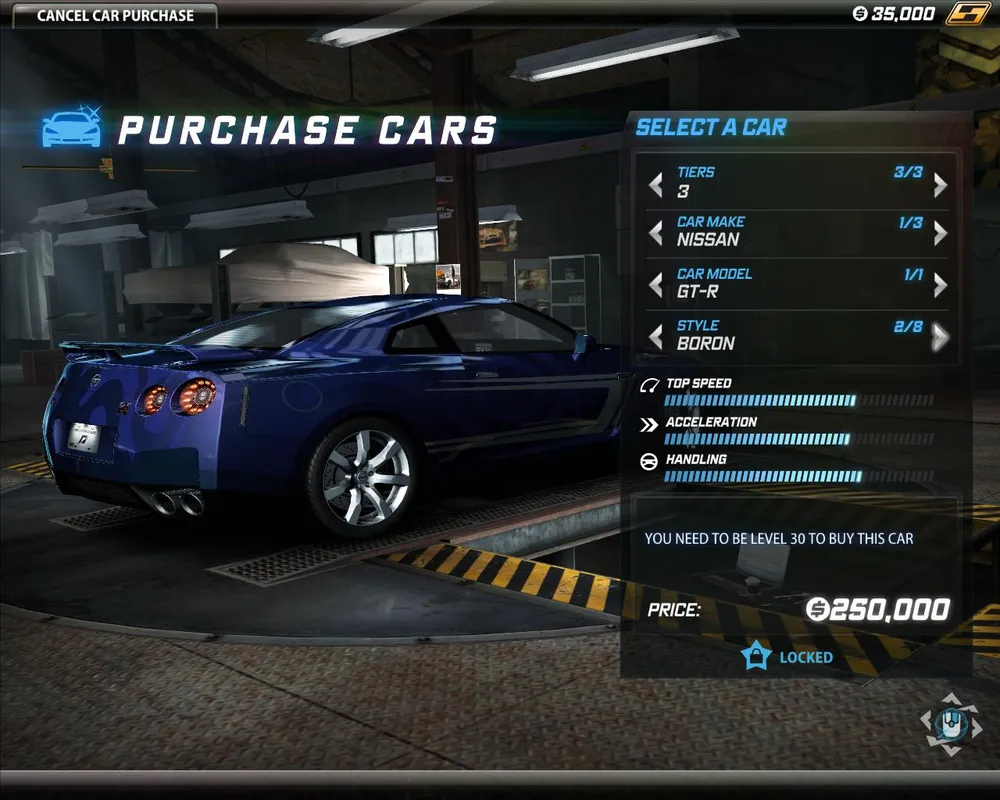
Task: Select next Car Model
Action: [940, 285]
